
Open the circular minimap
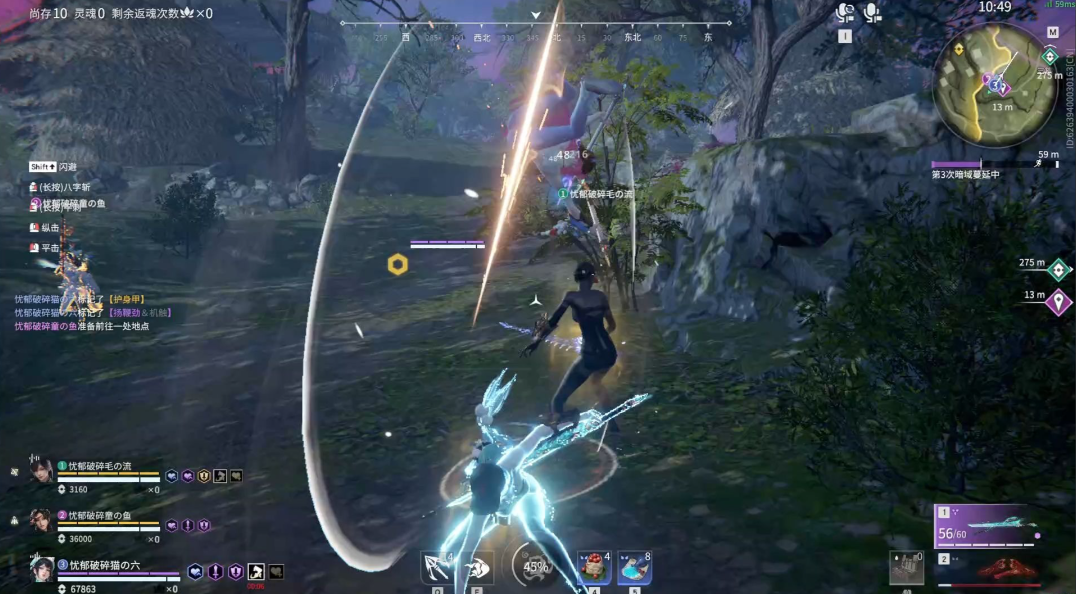tap(995, 84)
